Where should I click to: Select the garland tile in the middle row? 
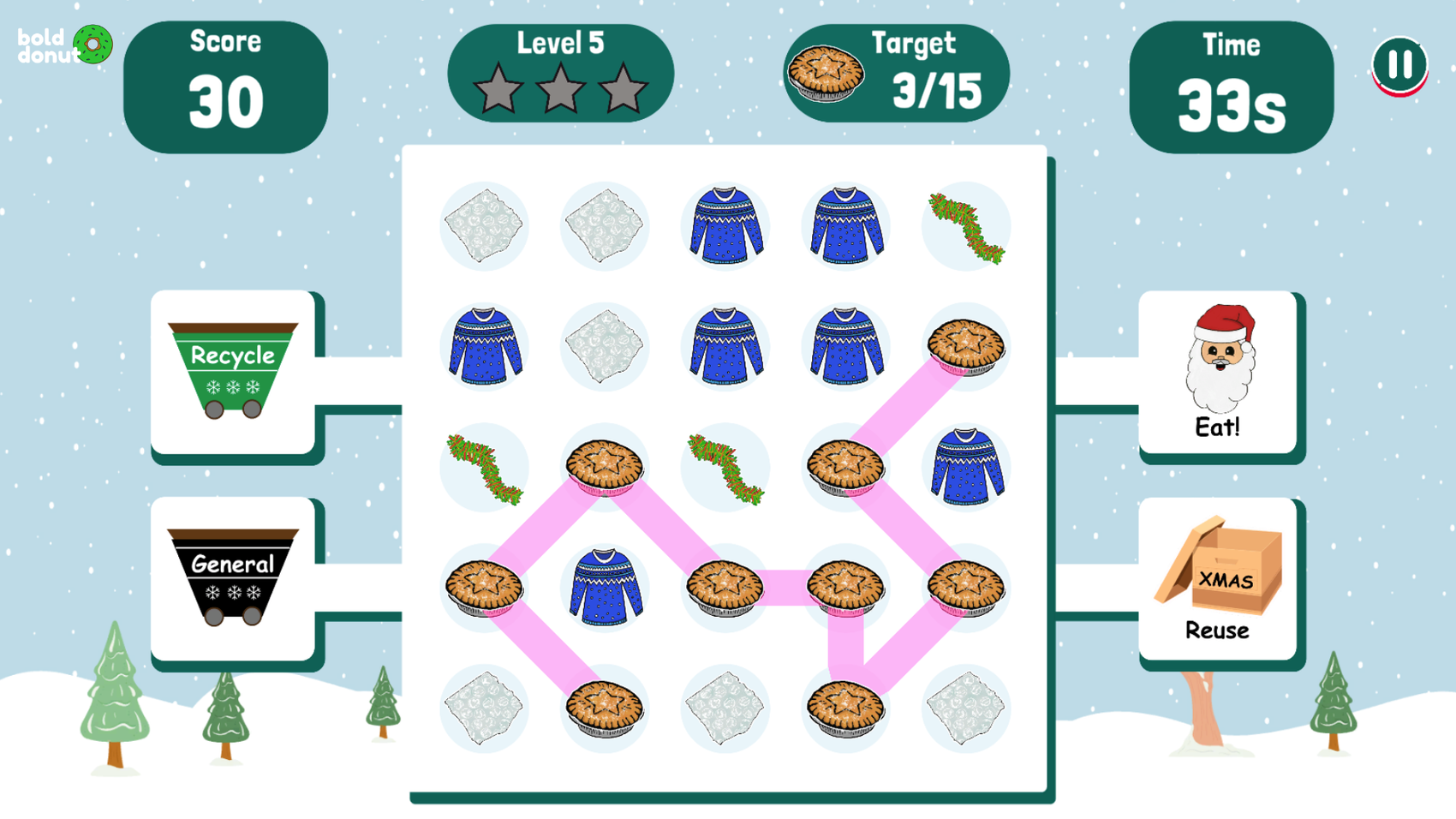pyautogui.click(x=484, y=467)
